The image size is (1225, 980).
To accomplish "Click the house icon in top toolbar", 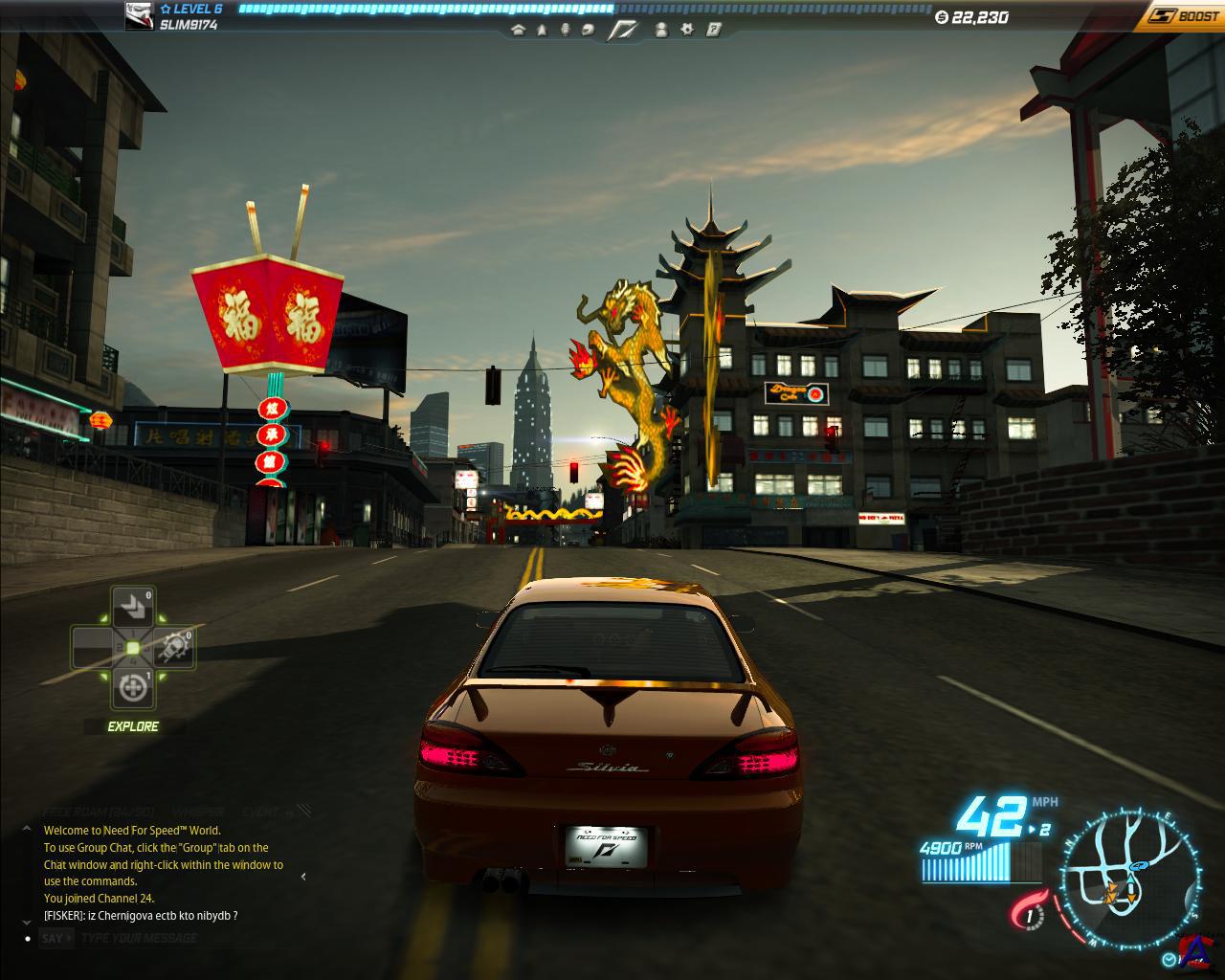I will [x=519, y=30].
